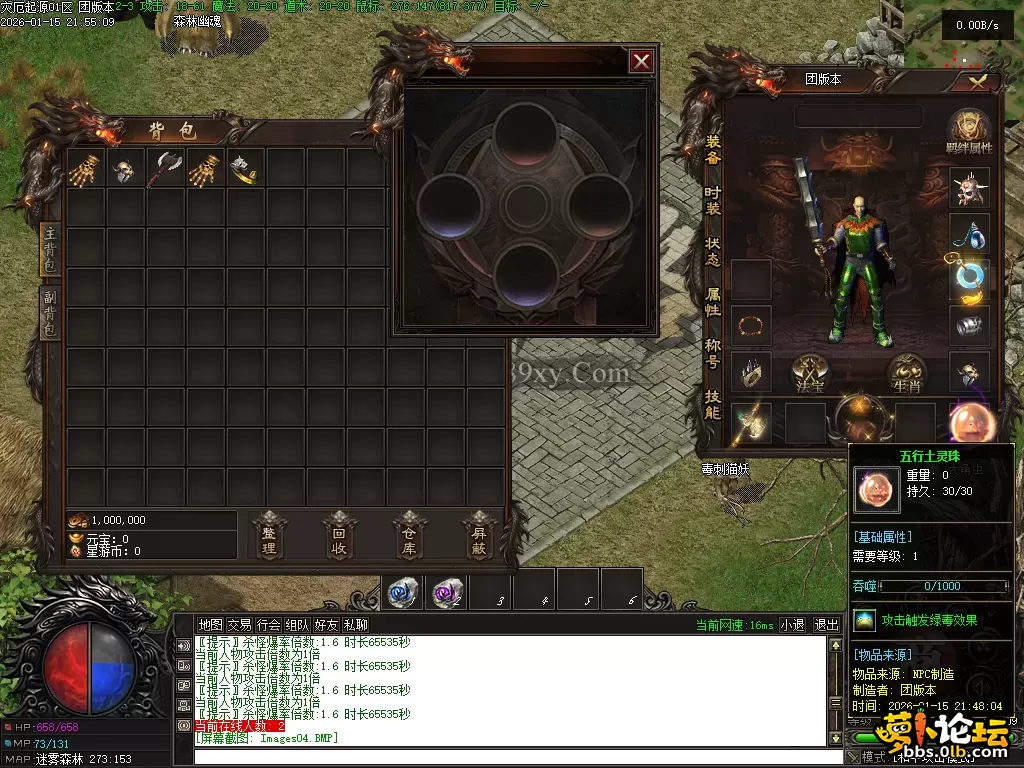The image size is (1024, 768).
Task: Show the 技能 skills tab
Action: coord(712,404)
